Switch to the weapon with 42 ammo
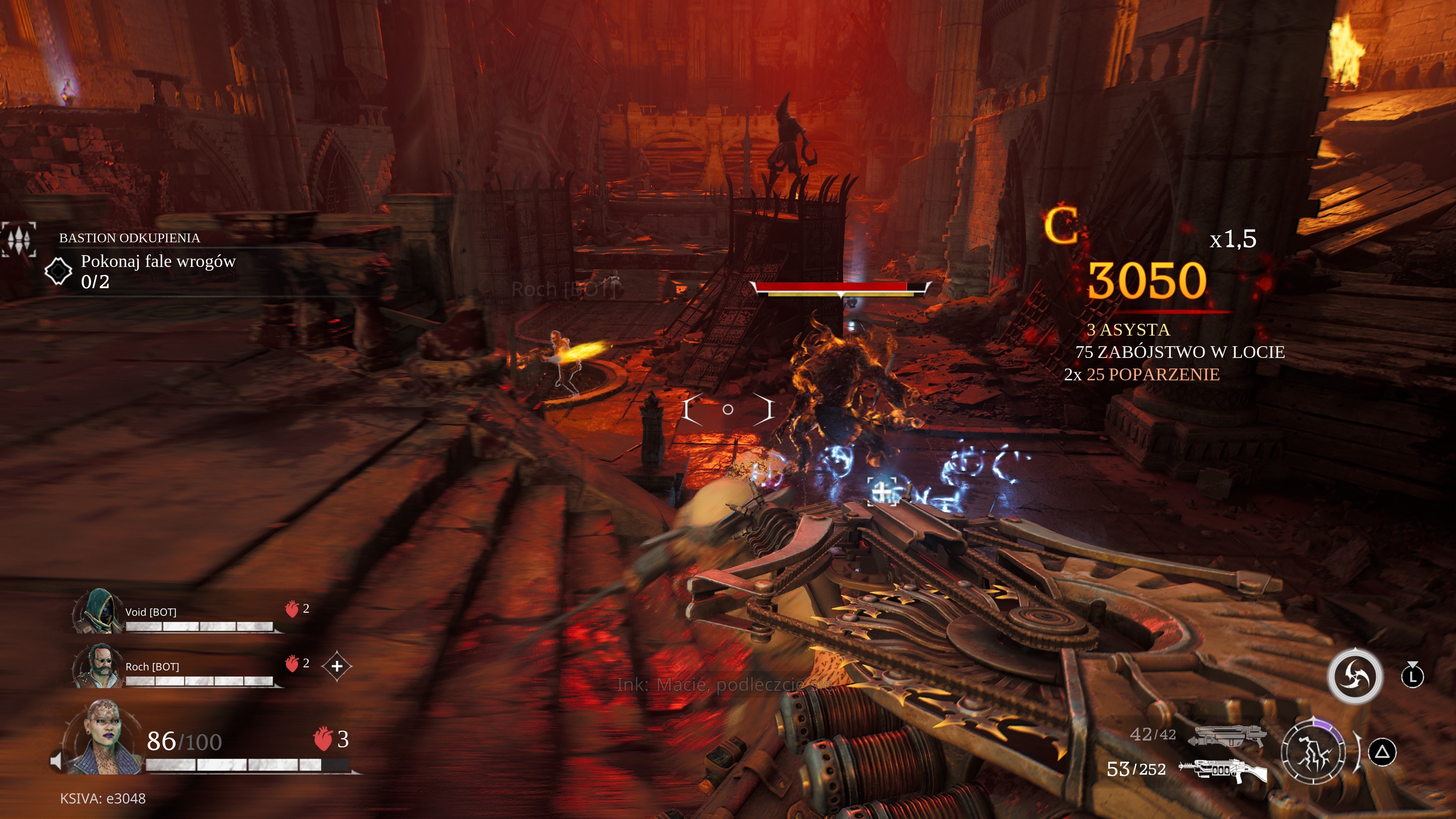The image size is (1456, 819). [x=1227, y=735]
